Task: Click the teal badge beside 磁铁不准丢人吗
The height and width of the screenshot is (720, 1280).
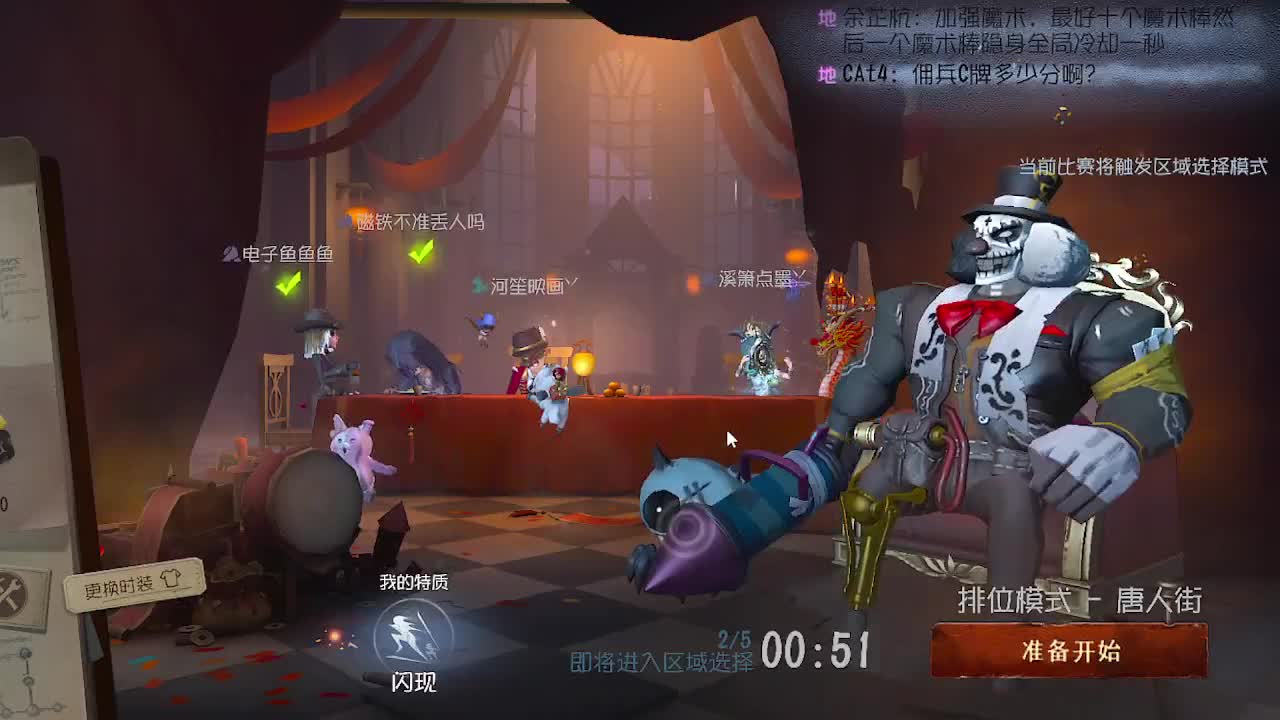Action: point(349,220)
